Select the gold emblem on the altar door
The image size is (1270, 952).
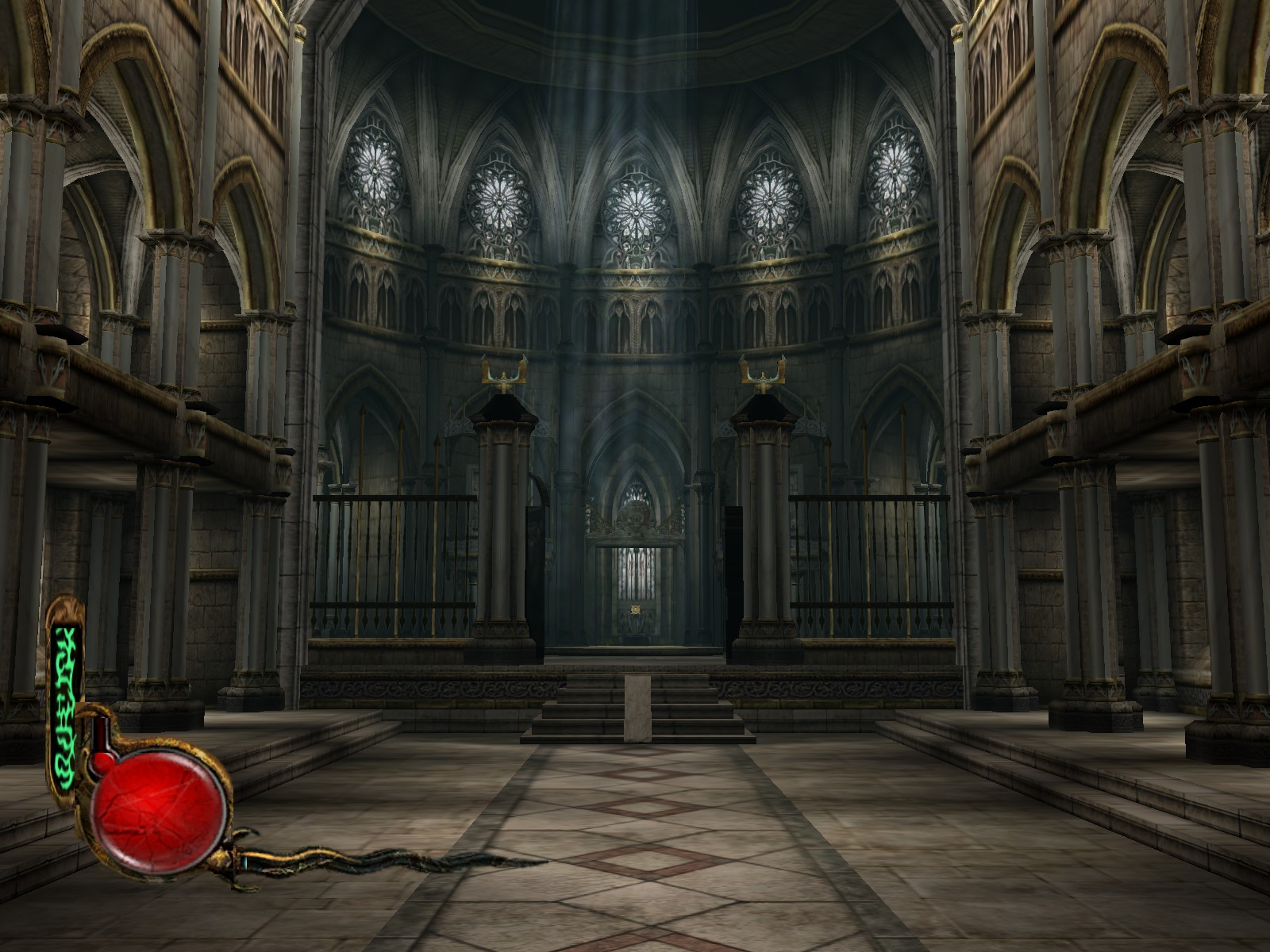click(x=634, y=611)
